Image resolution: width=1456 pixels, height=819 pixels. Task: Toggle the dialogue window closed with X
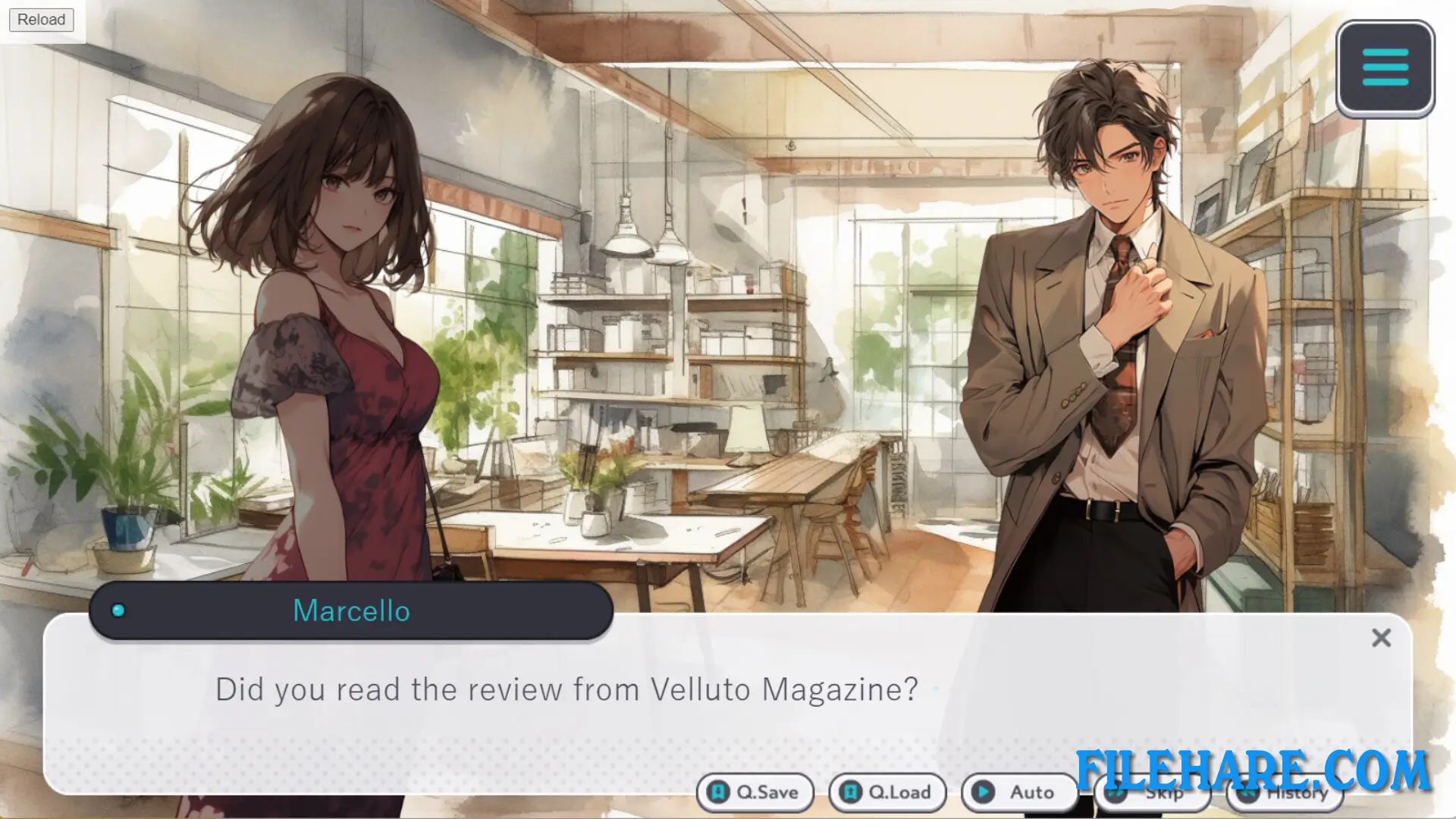(1382, 638)
